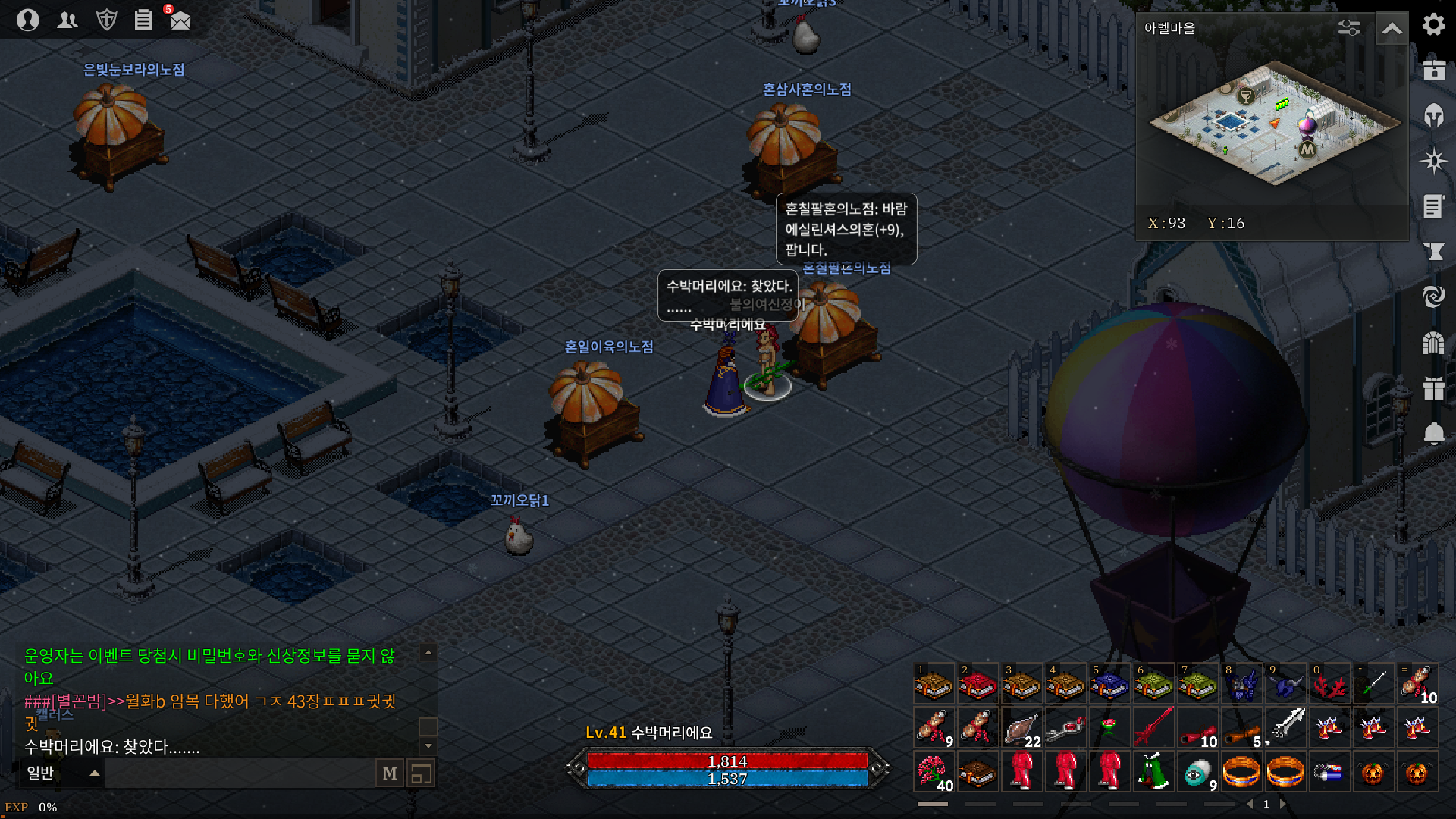Select the green cloak item slot

pyautogui.click(x=1153, y=772)
